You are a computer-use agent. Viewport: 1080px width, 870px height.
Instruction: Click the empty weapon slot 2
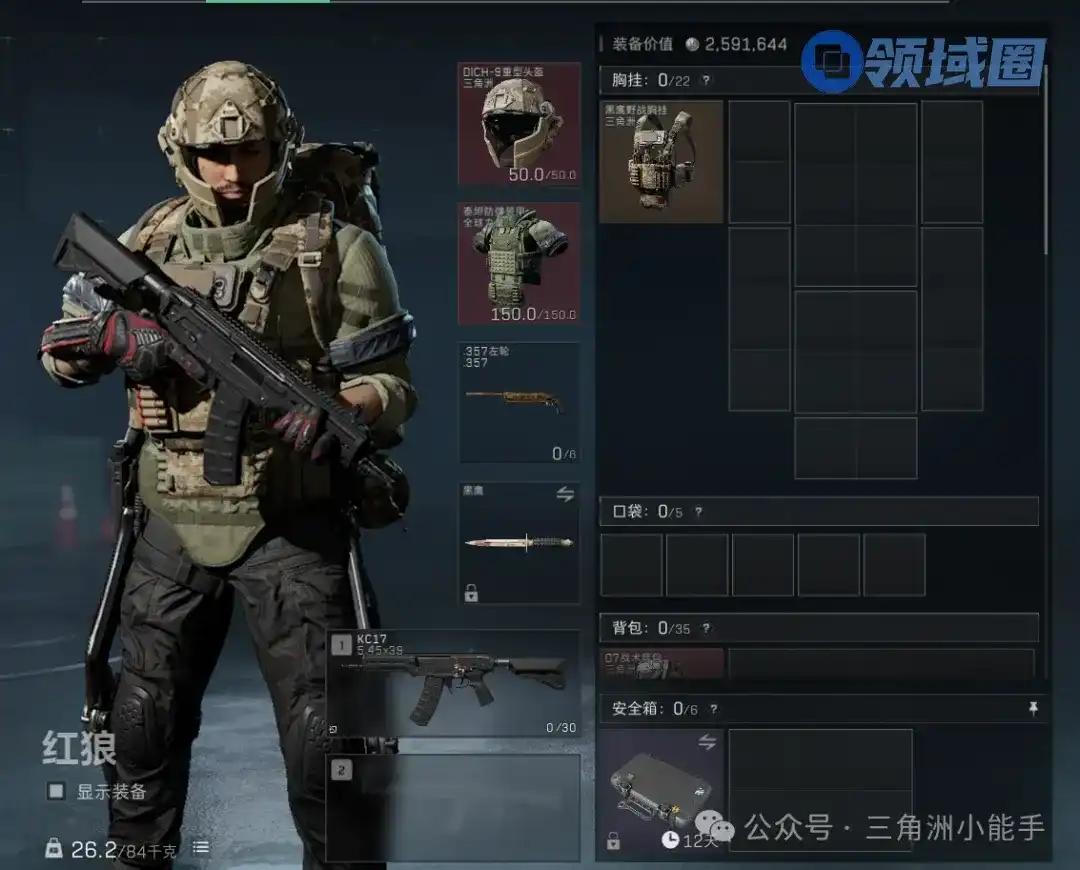pyautogui.click(x=453, y=807)
